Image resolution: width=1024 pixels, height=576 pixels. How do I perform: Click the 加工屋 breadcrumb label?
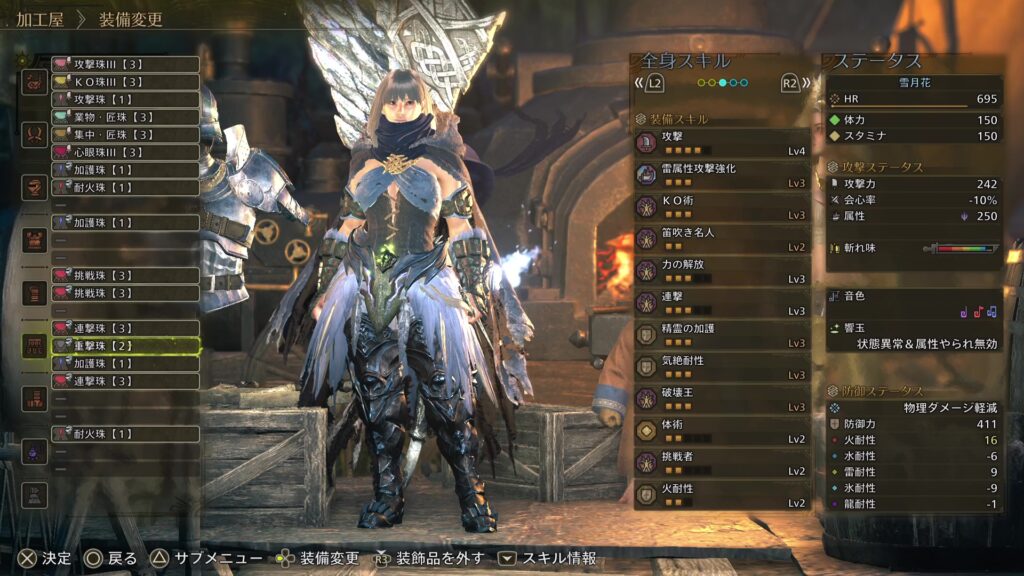[x=41, y=19]
